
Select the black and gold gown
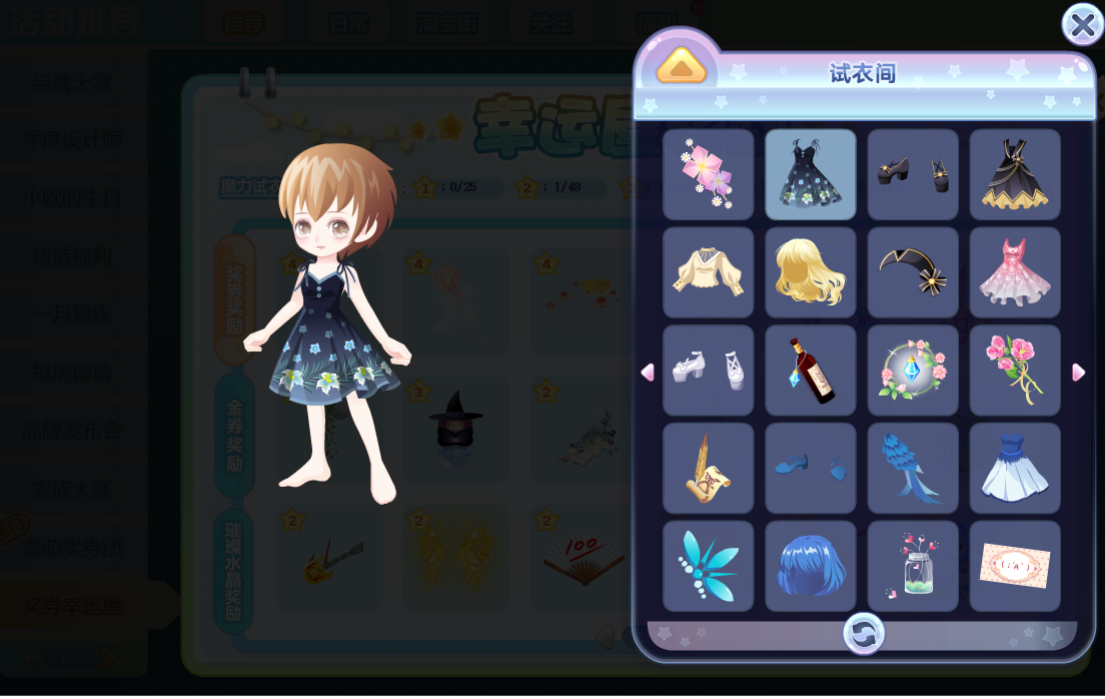(1014, 174)
